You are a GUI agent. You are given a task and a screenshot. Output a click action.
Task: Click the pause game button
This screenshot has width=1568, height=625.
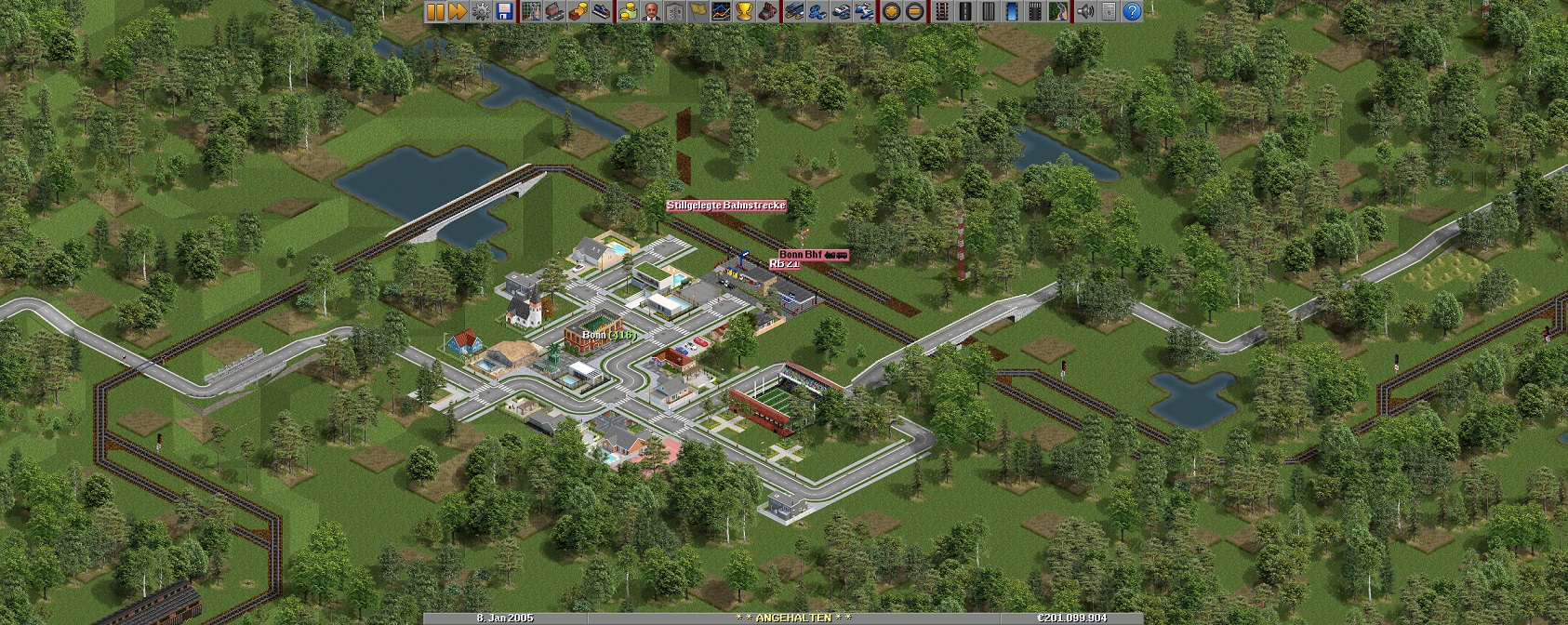click(x=435, y=11)
